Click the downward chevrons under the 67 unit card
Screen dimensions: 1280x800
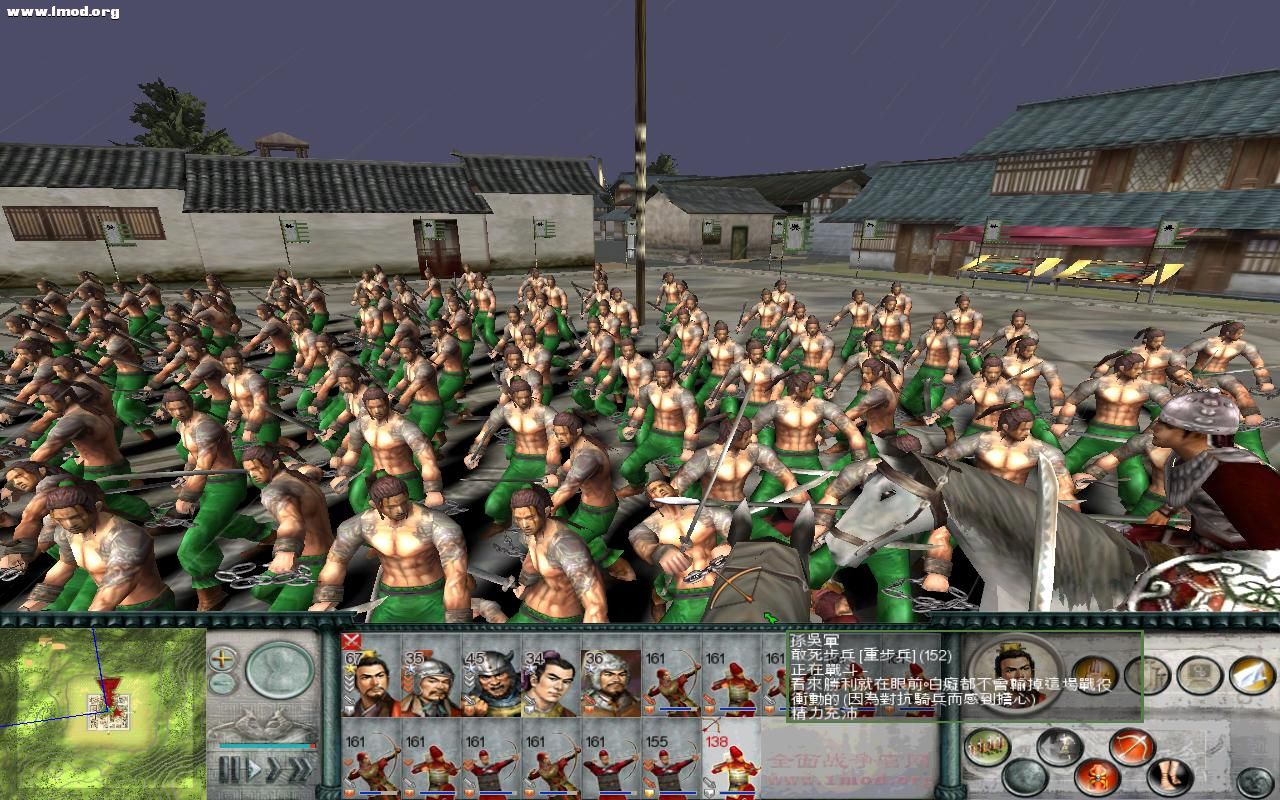point(349,682)
